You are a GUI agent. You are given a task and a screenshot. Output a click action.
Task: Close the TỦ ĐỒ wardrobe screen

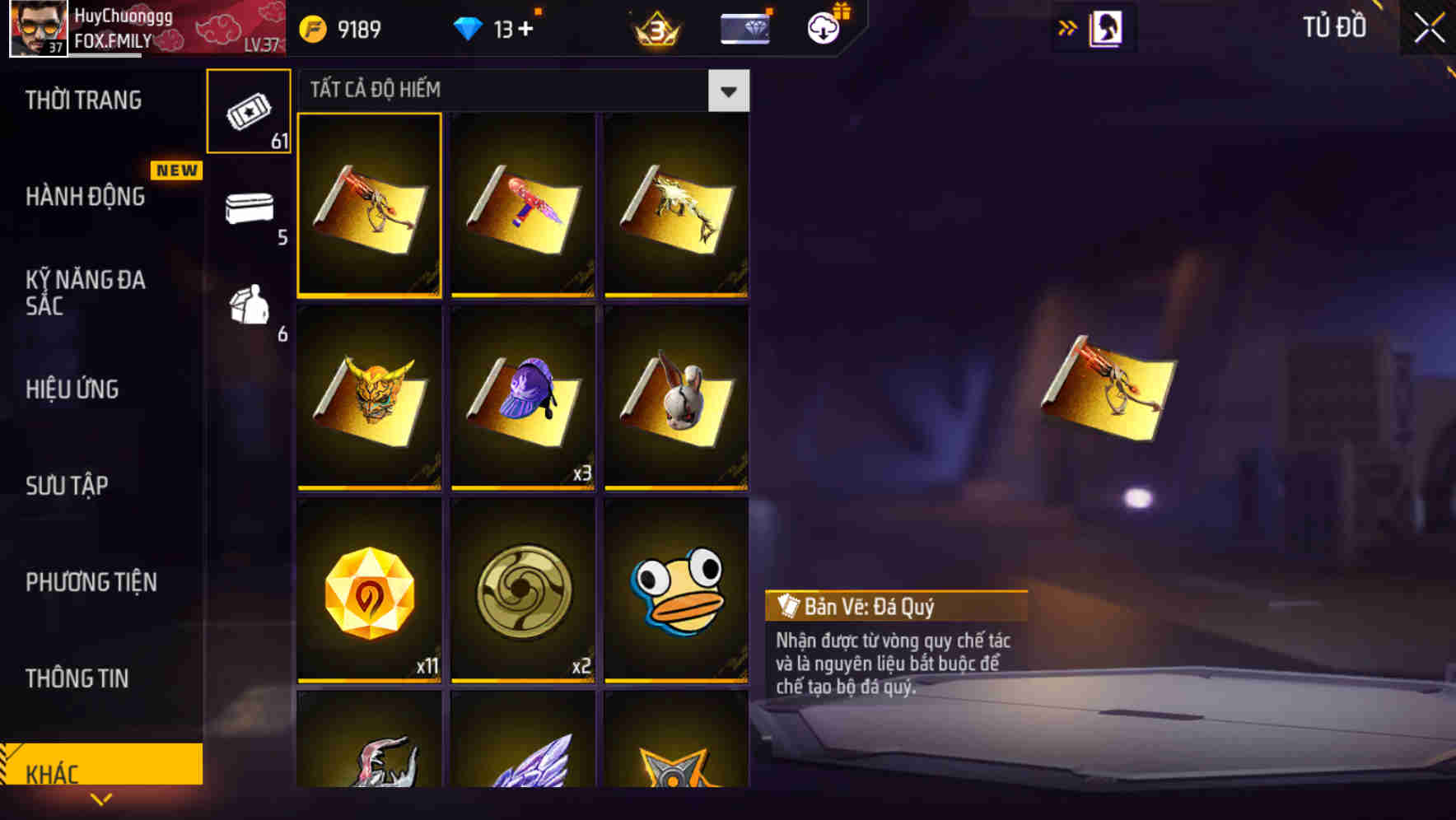point(1426,27)
